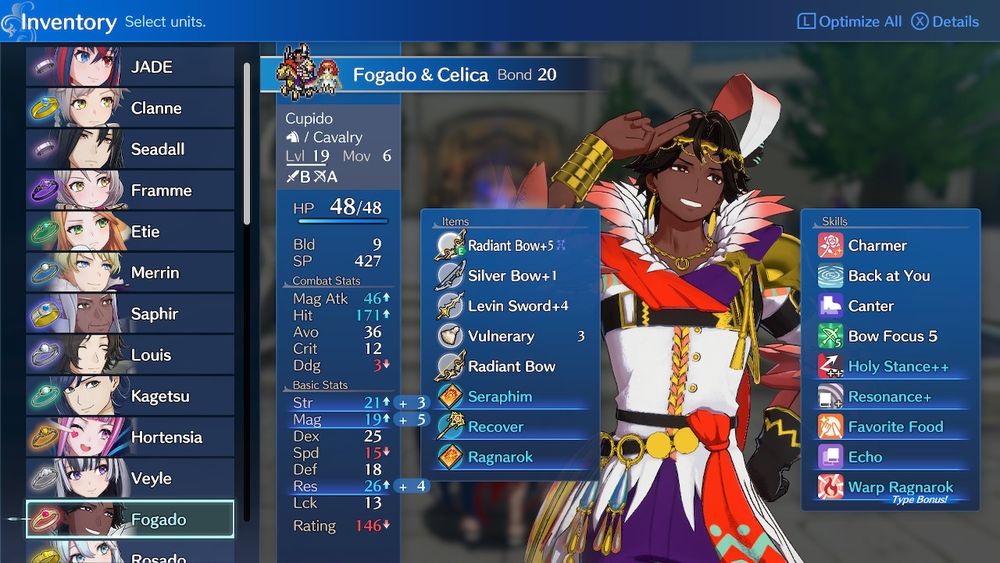The height and width of the screenshot is (563, 1000).
Task: Click the highlighted Fogado unit row
Action: pyautogui.click(x=130, y=519)
